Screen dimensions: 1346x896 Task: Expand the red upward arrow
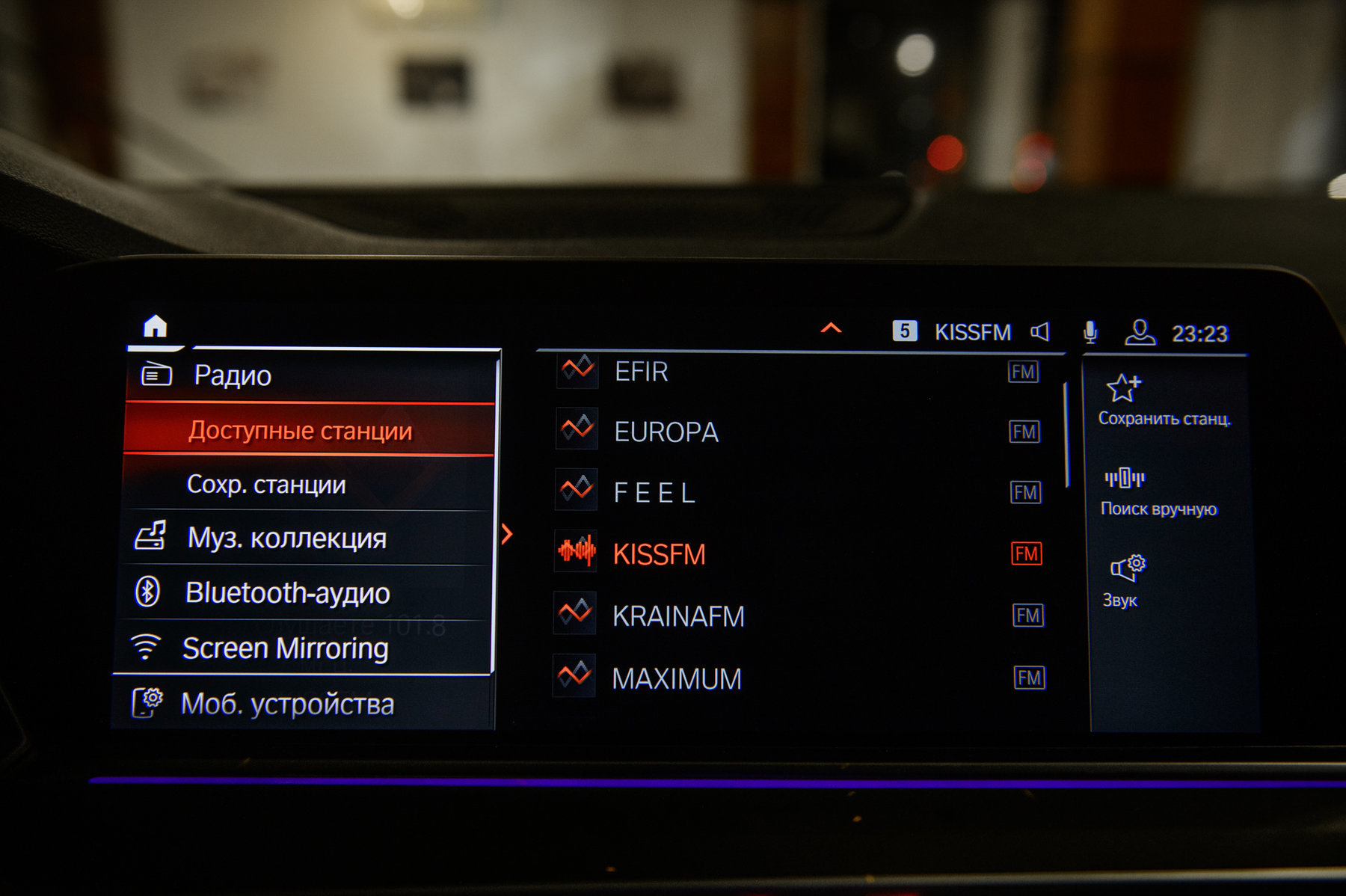coord(831,328)
